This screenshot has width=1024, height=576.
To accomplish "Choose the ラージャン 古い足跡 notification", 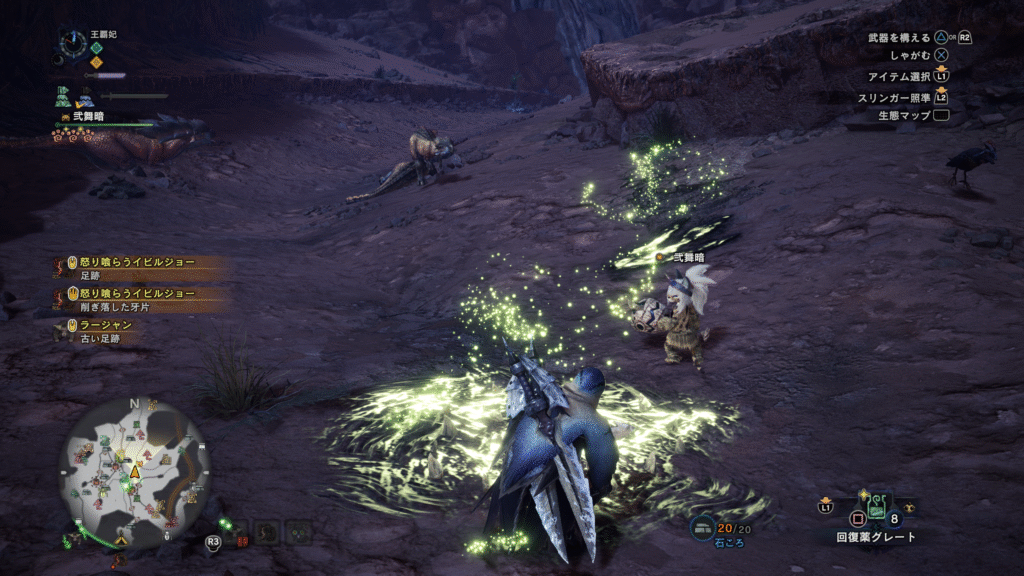I will pyautogui.click(x=100, y=331).
